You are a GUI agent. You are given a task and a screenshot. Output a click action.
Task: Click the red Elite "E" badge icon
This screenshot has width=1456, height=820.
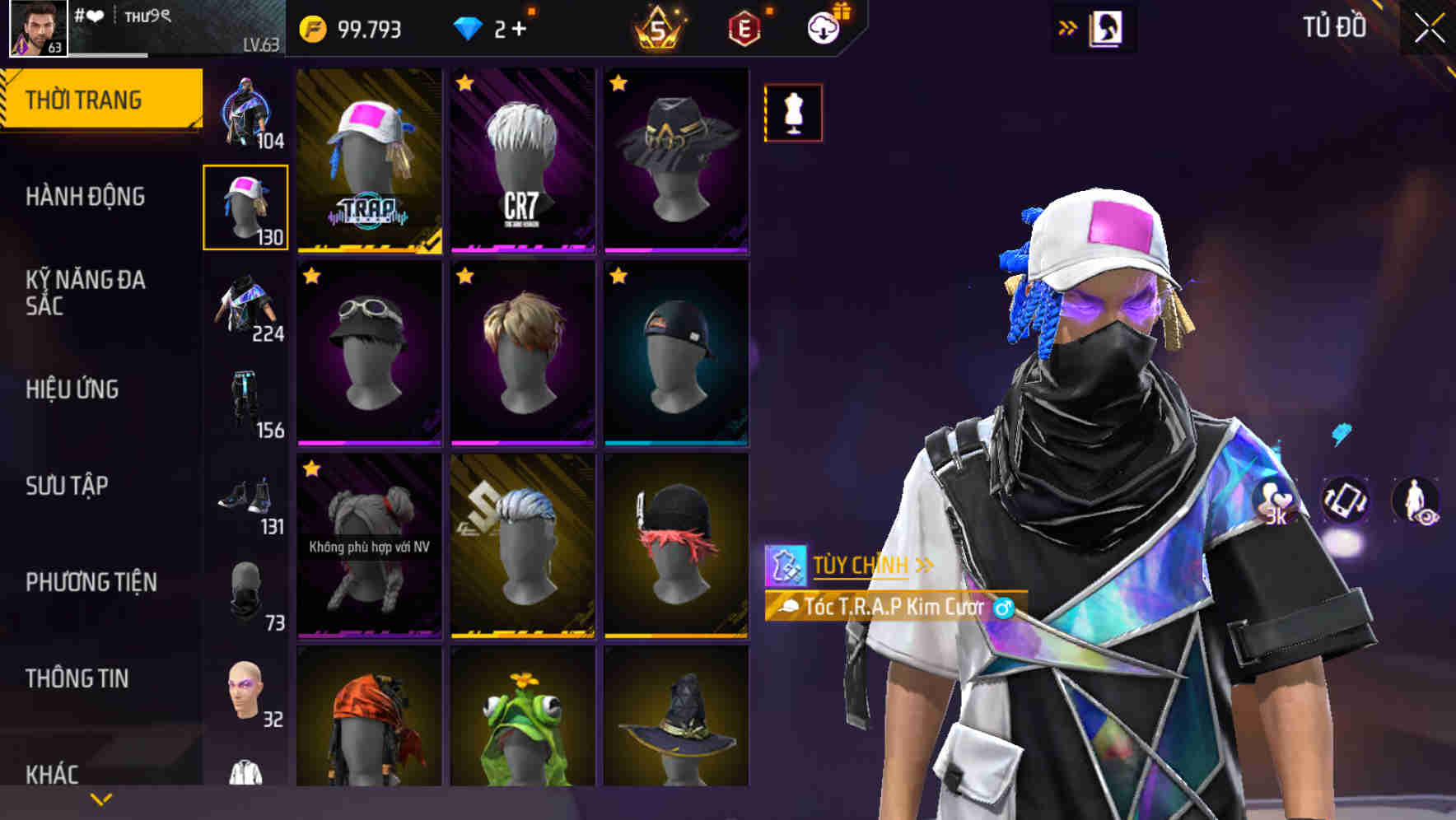tap(744, 27)
